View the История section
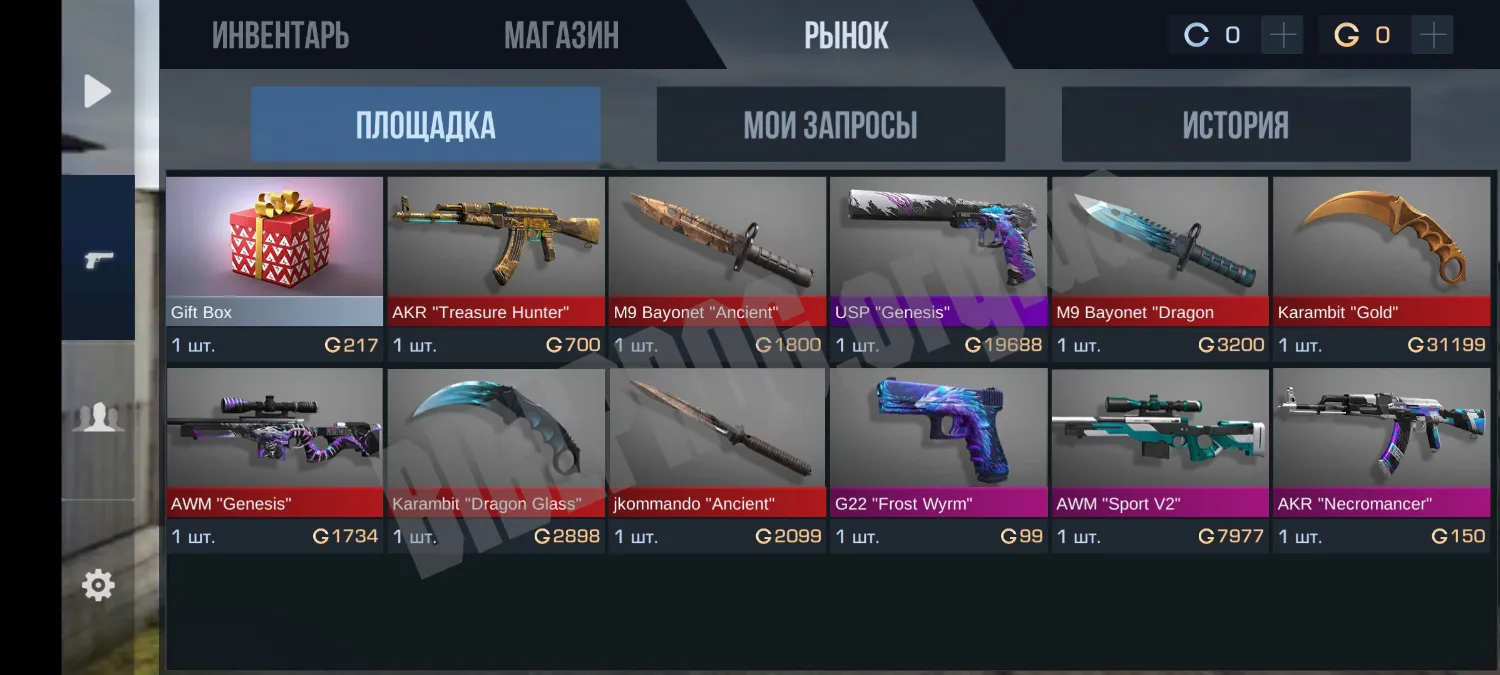Screen dimensions: 1500x675 point(1235,125)
